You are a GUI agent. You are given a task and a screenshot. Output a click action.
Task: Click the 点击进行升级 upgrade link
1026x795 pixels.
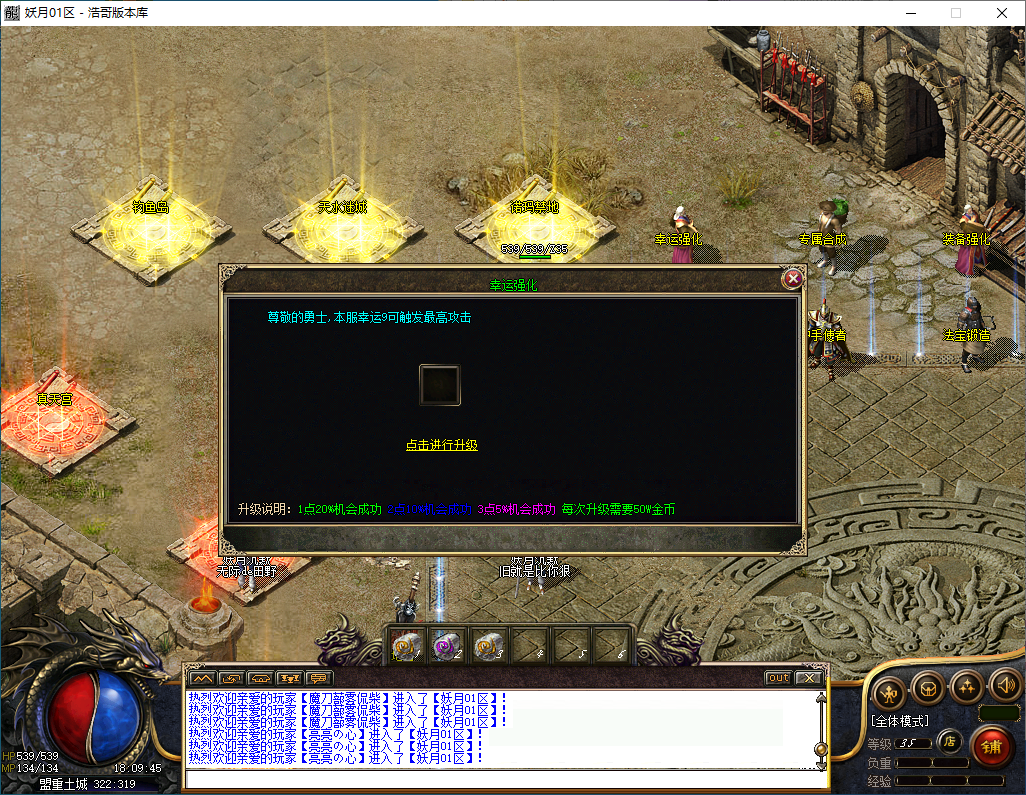pyautogui.click(x=441, y=445)
